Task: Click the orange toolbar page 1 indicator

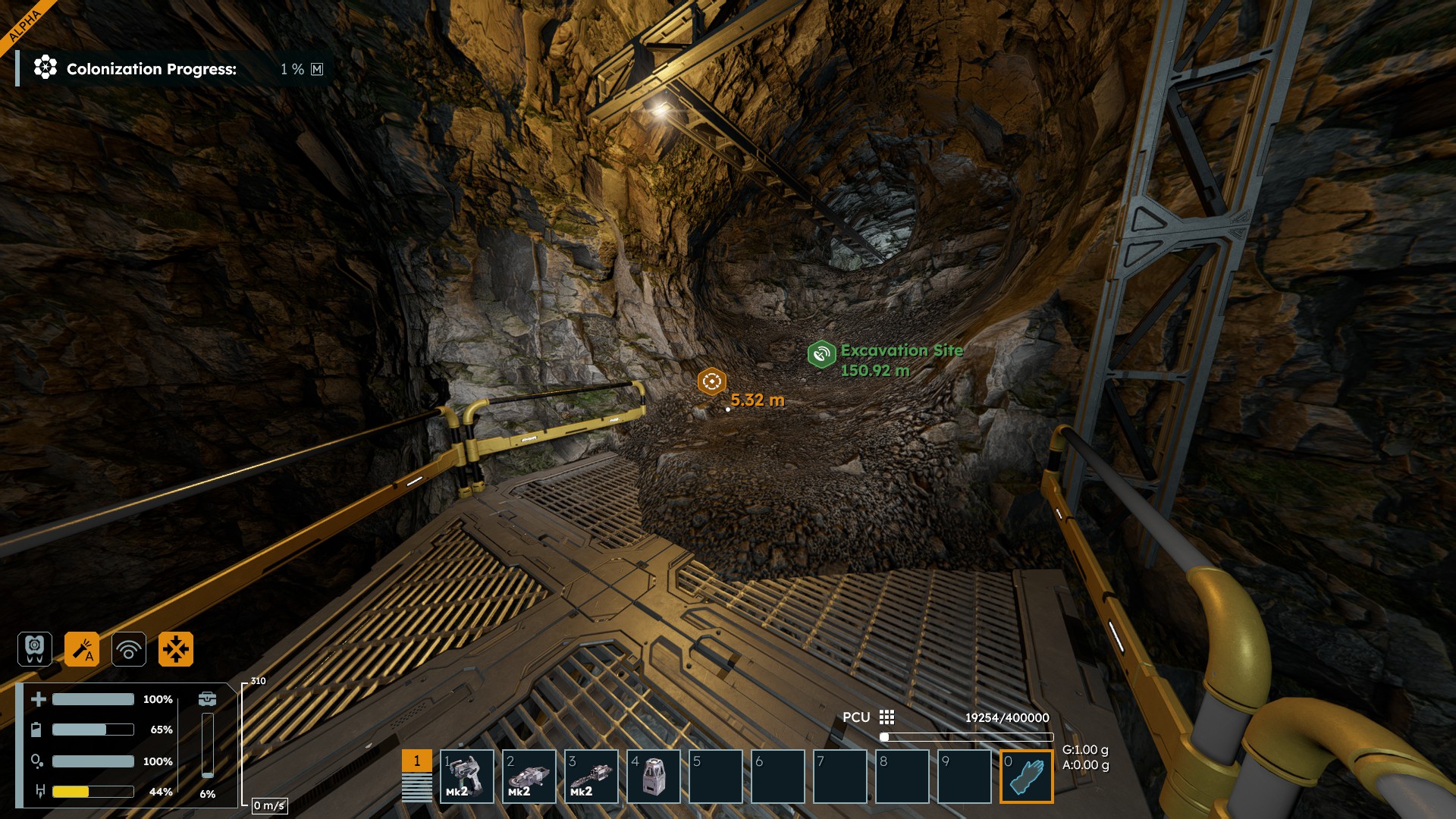Action: click(416, 761)
